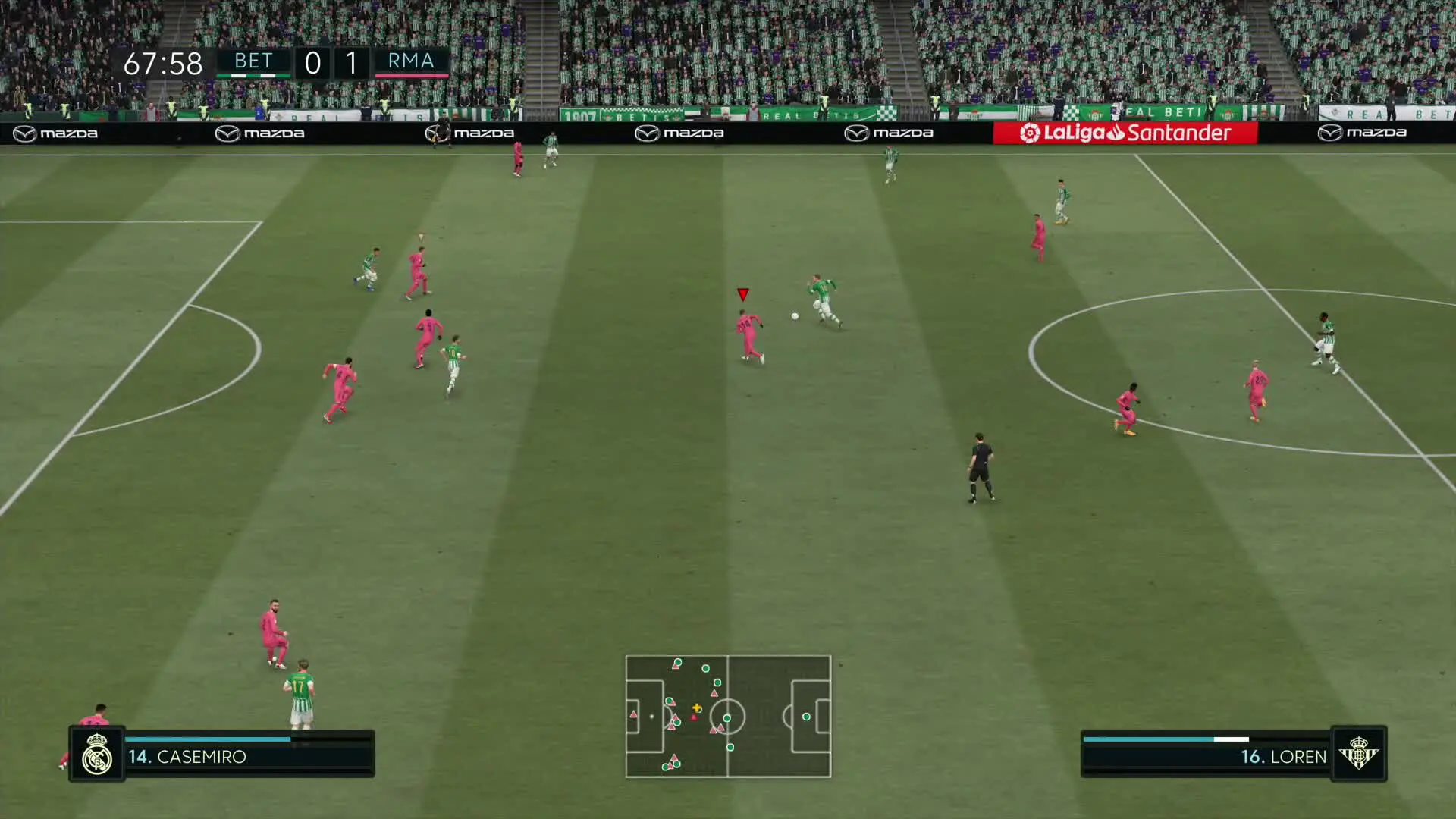1456x819 pixels.
Task: Select the Loren player name panel
Action: point(1206,755)
